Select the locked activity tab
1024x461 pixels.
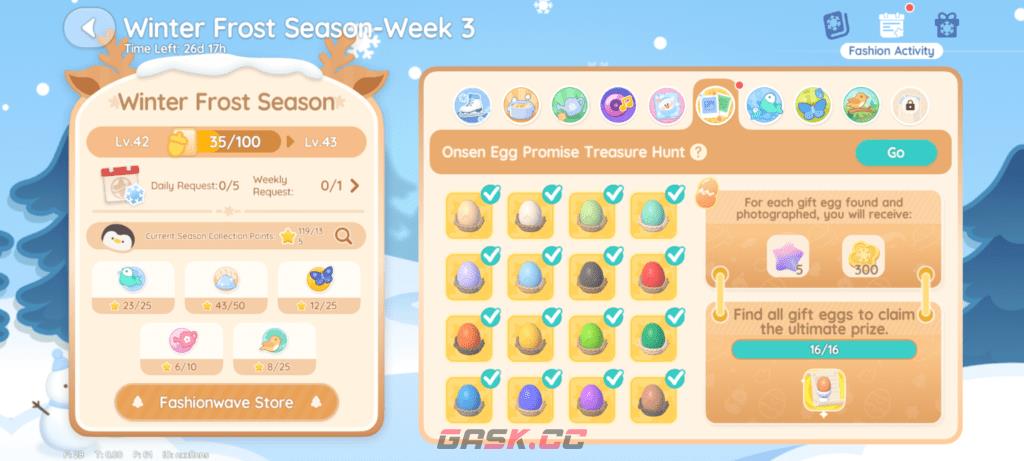click(x=910, y=104)
